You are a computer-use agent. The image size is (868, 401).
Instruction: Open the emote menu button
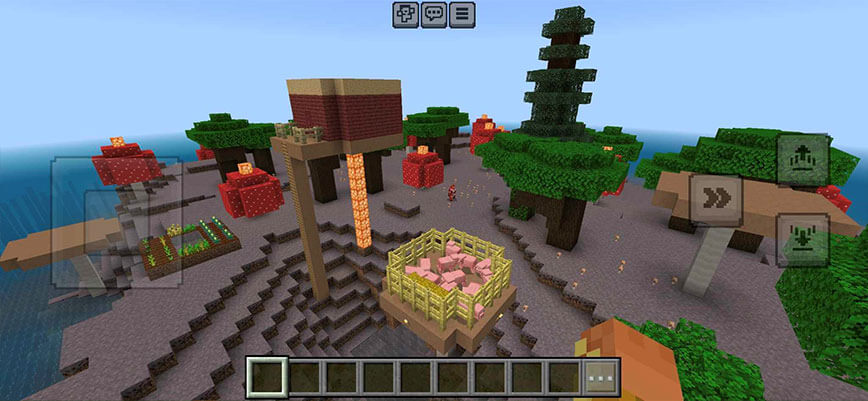pos(405,14)
